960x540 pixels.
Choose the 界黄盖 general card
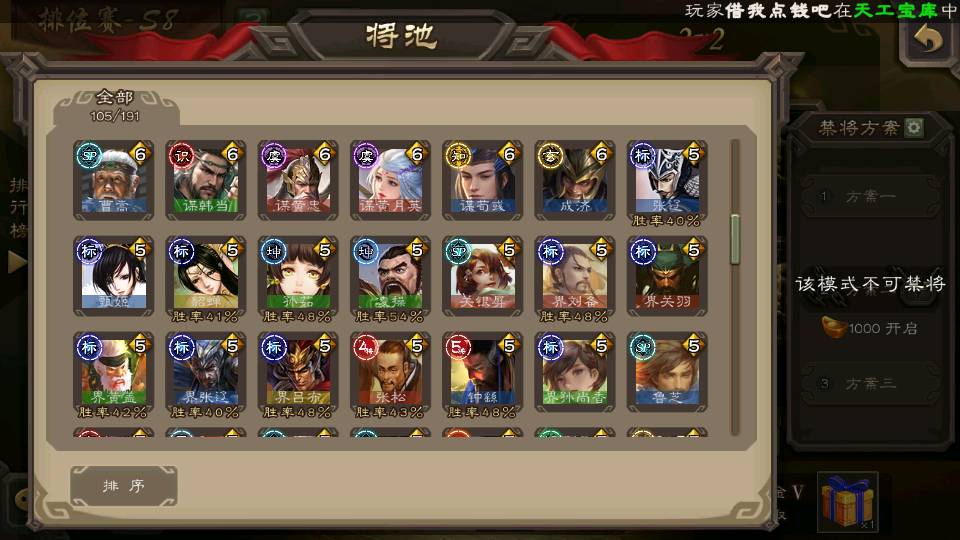coord(114,372)
